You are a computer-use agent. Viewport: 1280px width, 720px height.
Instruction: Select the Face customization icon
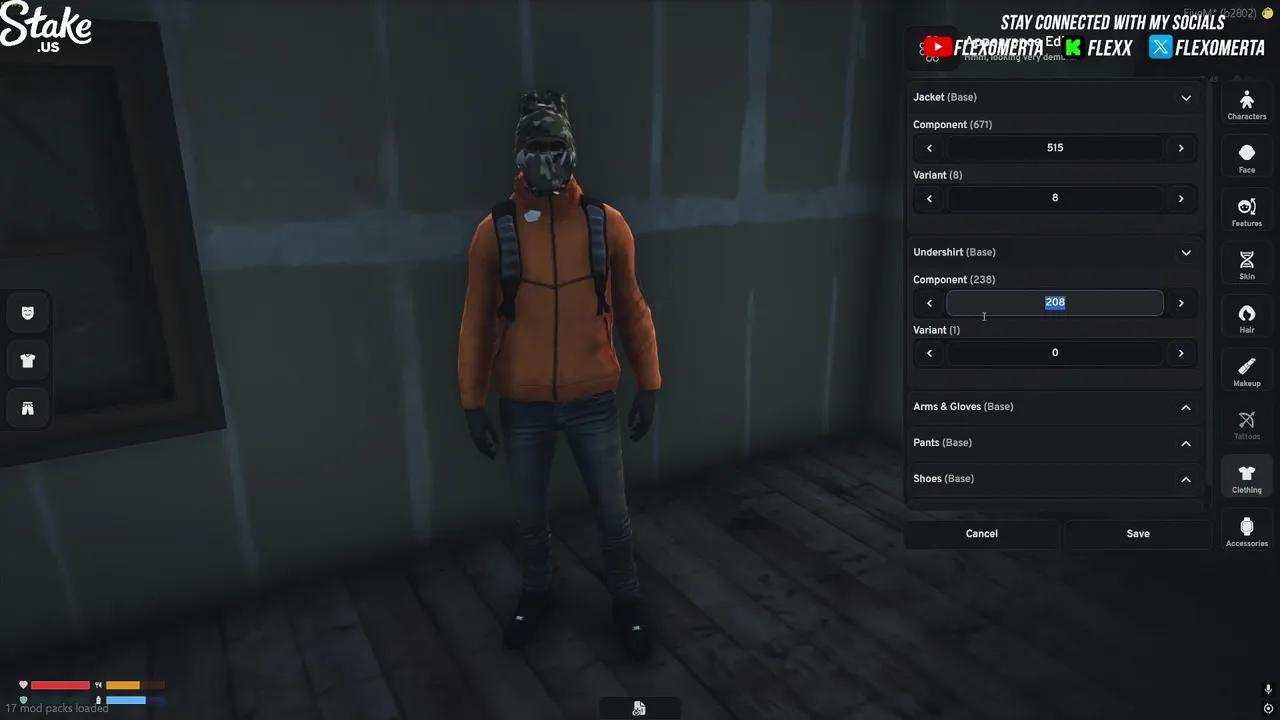[x=1246, y=157]
